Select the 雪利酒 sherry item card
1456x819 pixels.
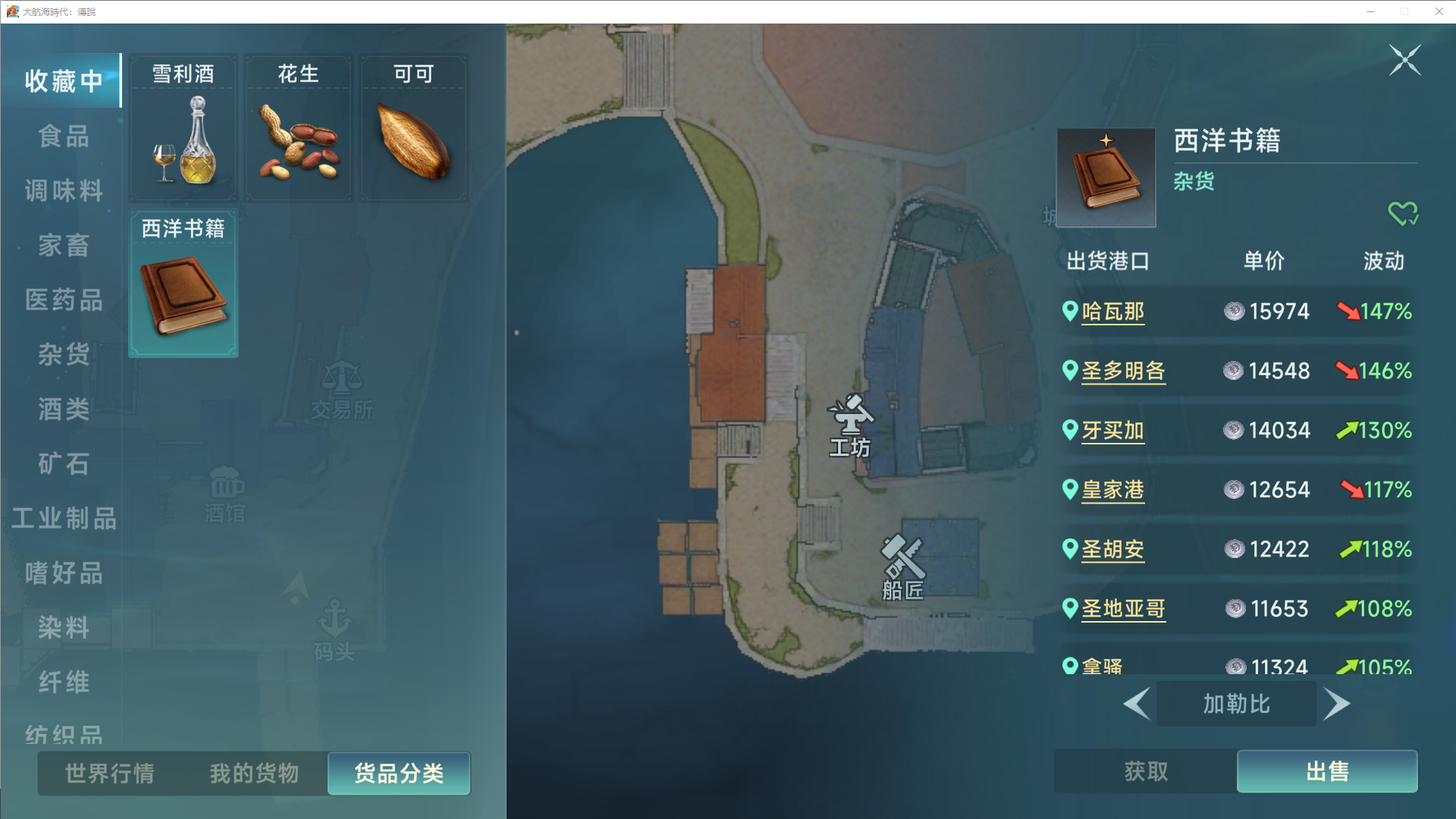[x=182, y=127]
